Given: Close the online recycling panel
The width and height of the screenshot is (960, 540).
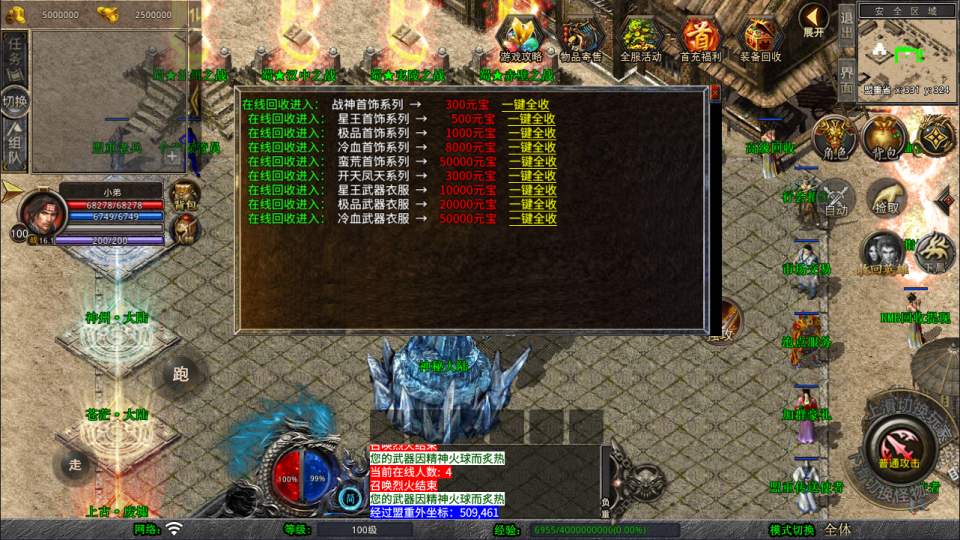Looking at the screenshot, I should coord(715,93).
